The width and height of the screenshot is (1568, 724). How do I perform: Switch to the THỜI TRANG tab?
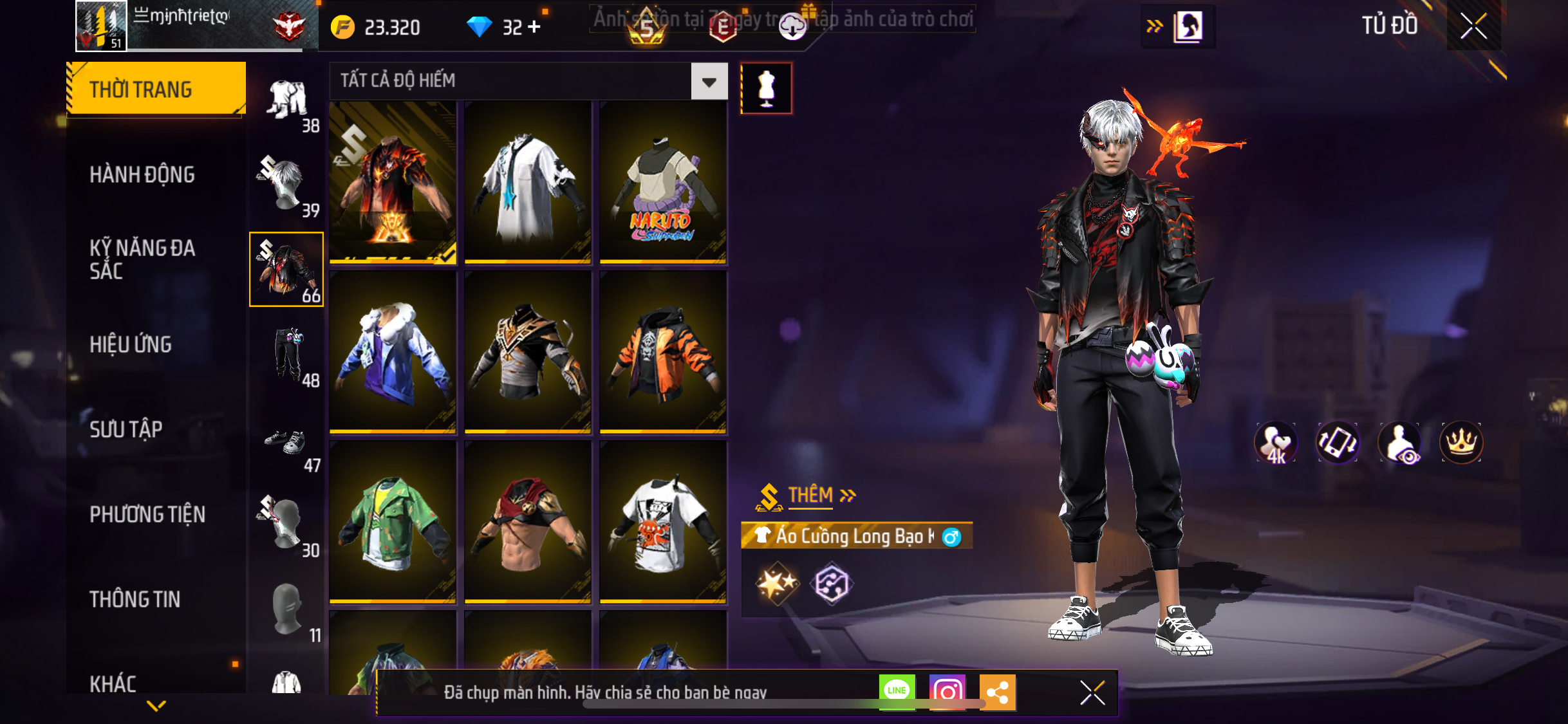[156, 89]
